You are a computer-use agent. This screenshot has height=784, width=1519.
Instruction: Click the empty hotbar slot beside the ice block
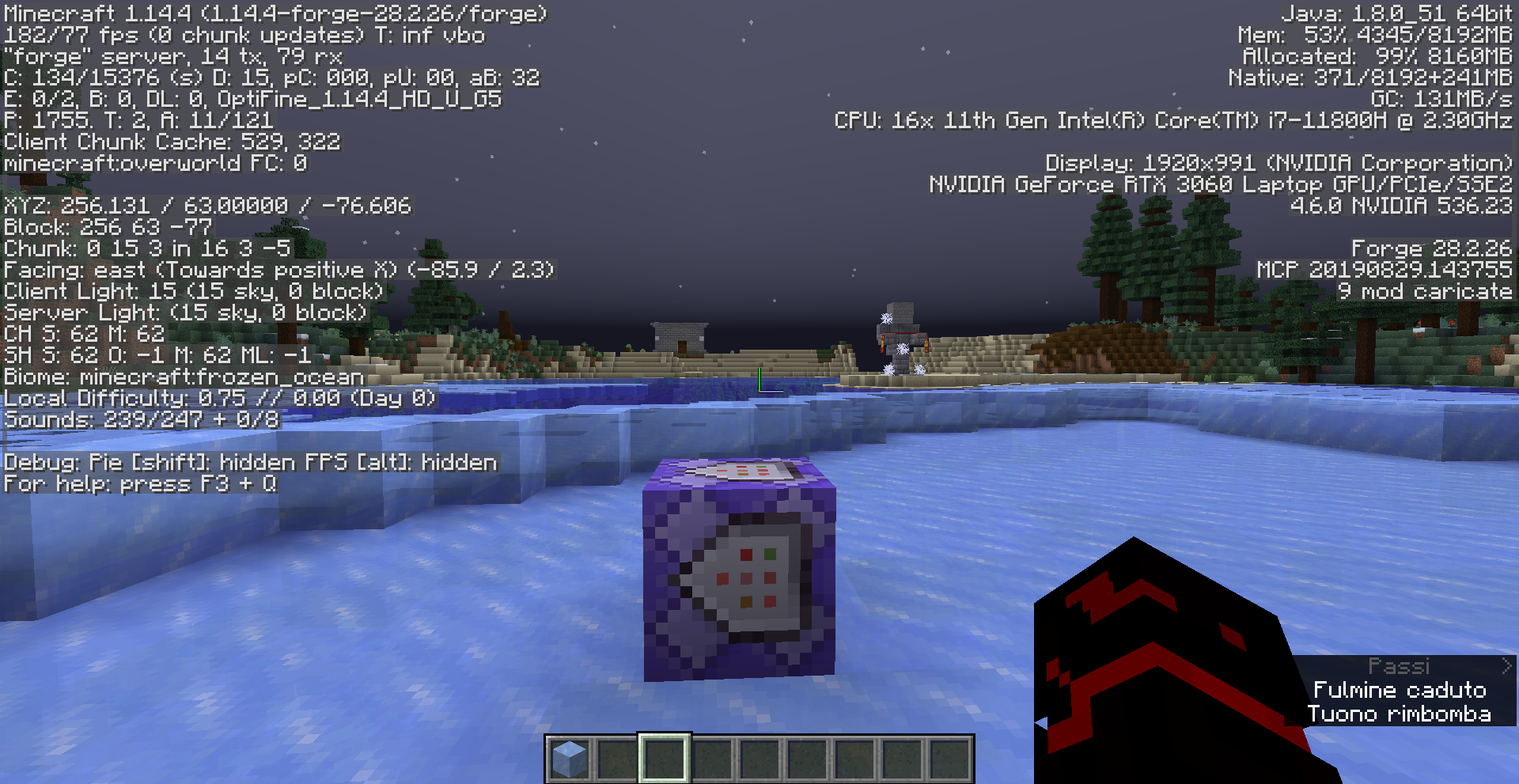[617, 758]
